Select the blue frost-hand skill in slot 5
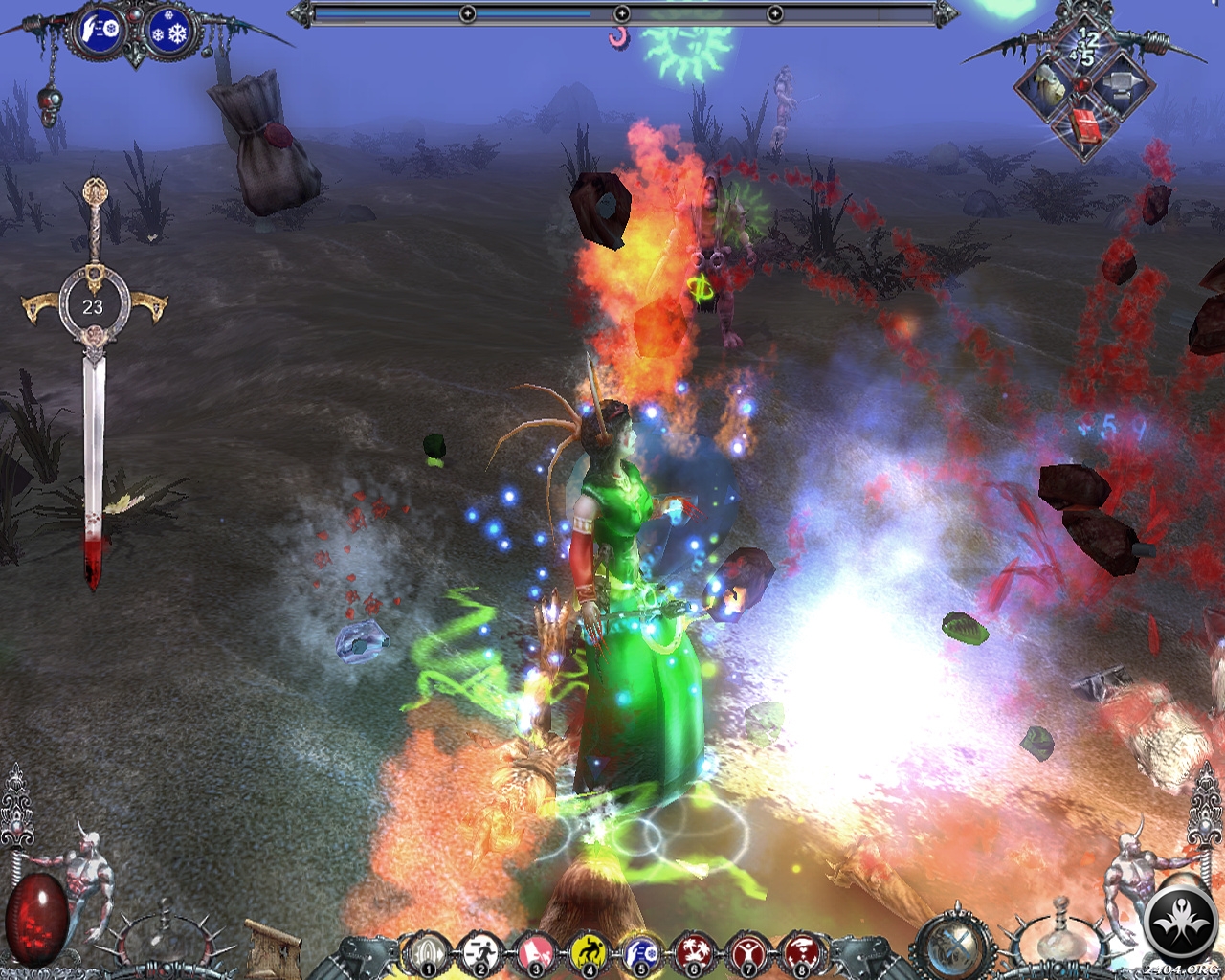The height and width of the screenshot is (980, 1225). click(639, 954)
